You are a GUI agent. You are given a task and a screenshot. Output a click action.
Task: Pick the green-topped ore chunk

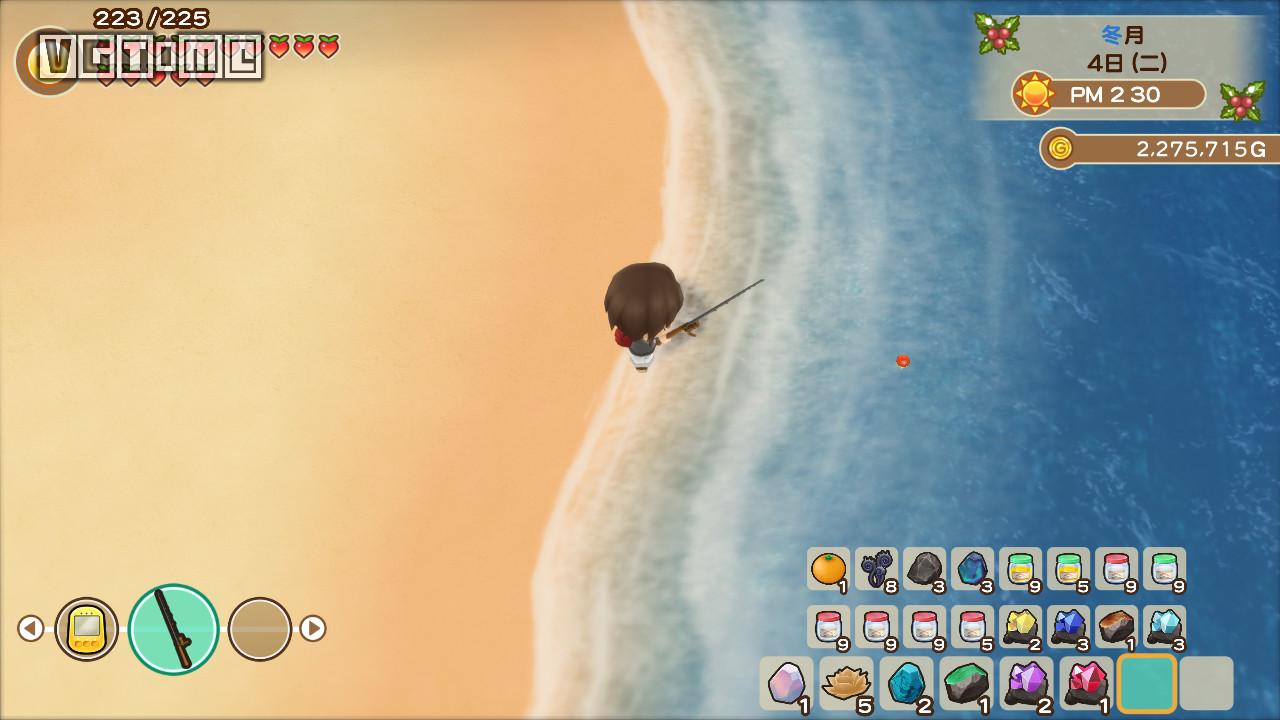point(966,684)
